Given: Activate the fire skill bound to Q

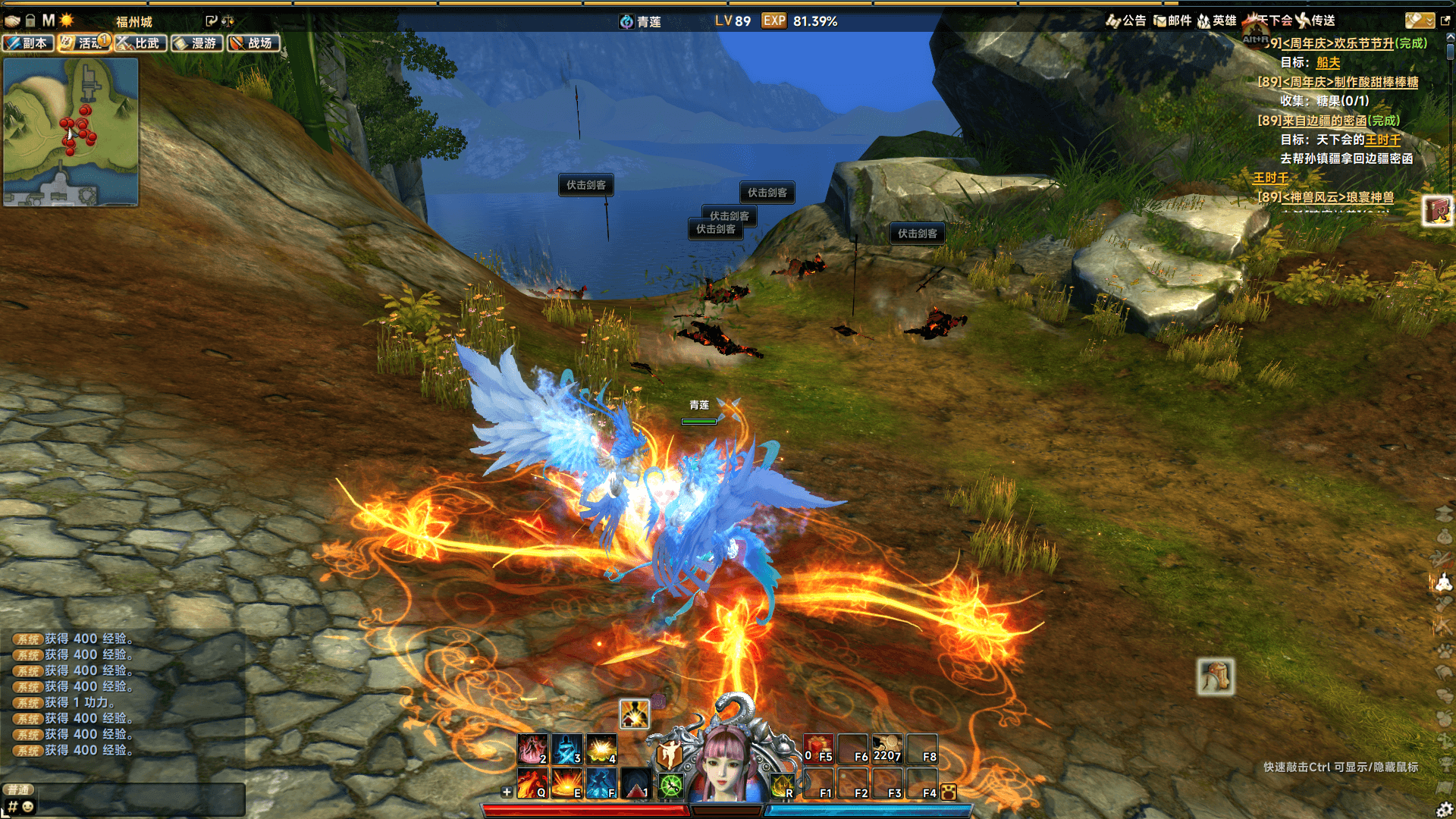Looking at the screenshot, I should (532, 783).
